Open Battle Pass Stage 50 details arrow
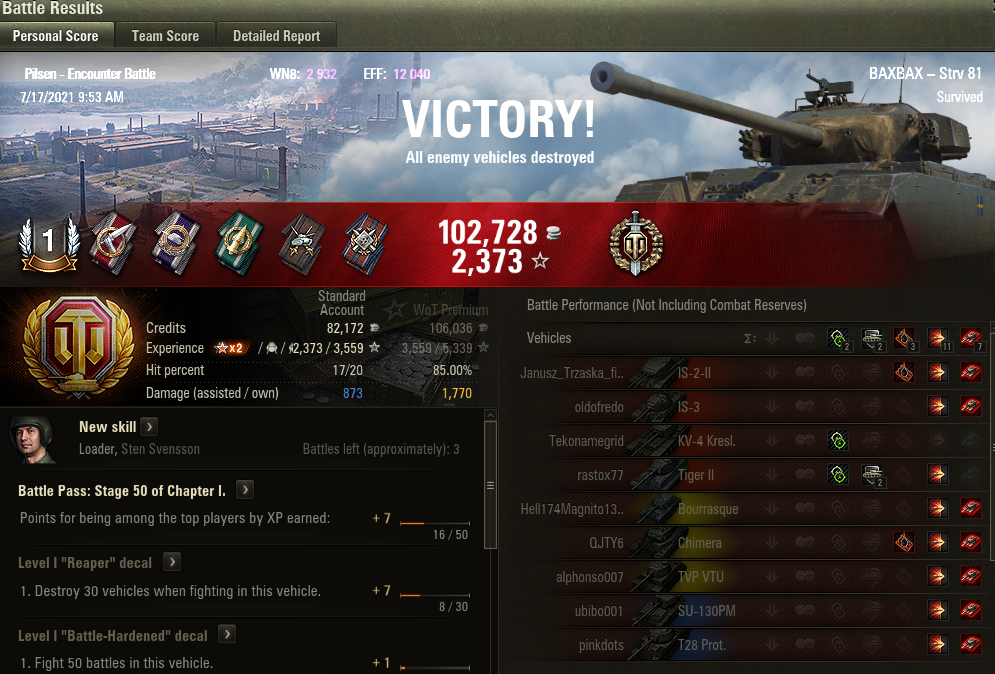Screen dimensions: 995x674 [245, 490]
